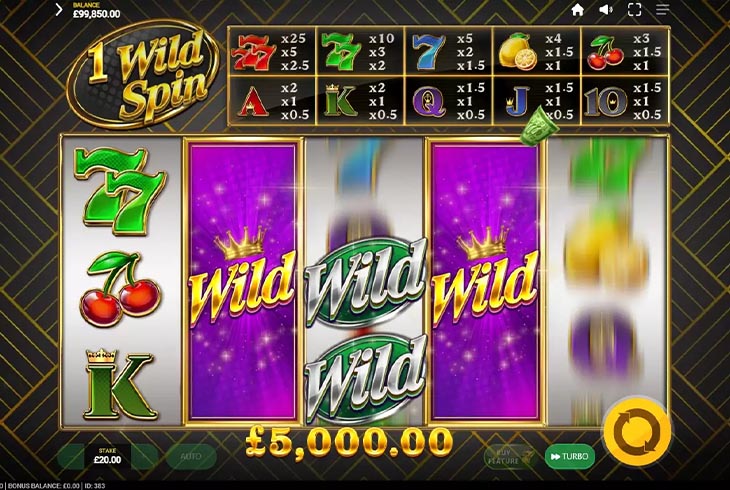This screenshot has height=490, width=730.
Task: Expand the side panel arrow beside Balance
Action: pyautogui.click(x=59, y=10)
